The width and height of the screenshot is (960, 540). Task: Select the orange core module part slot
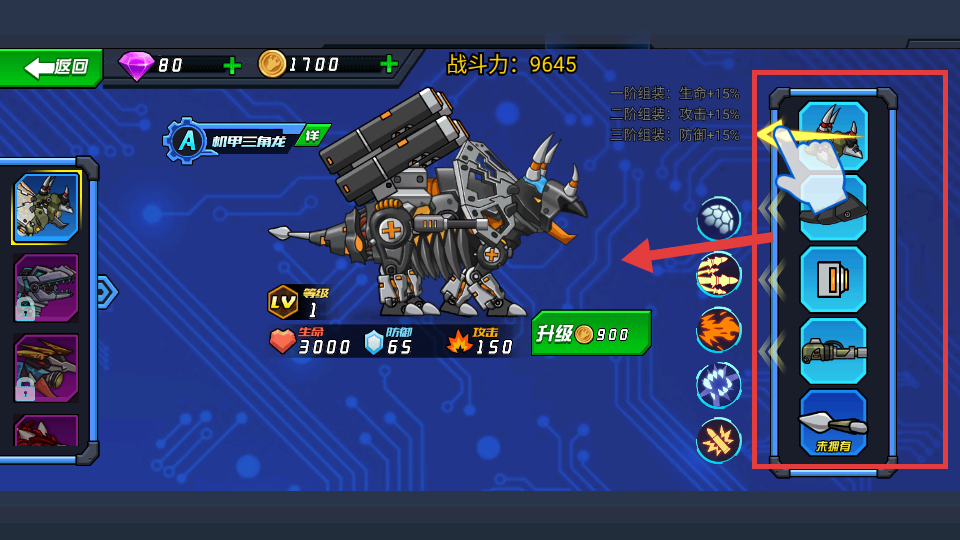833,279
